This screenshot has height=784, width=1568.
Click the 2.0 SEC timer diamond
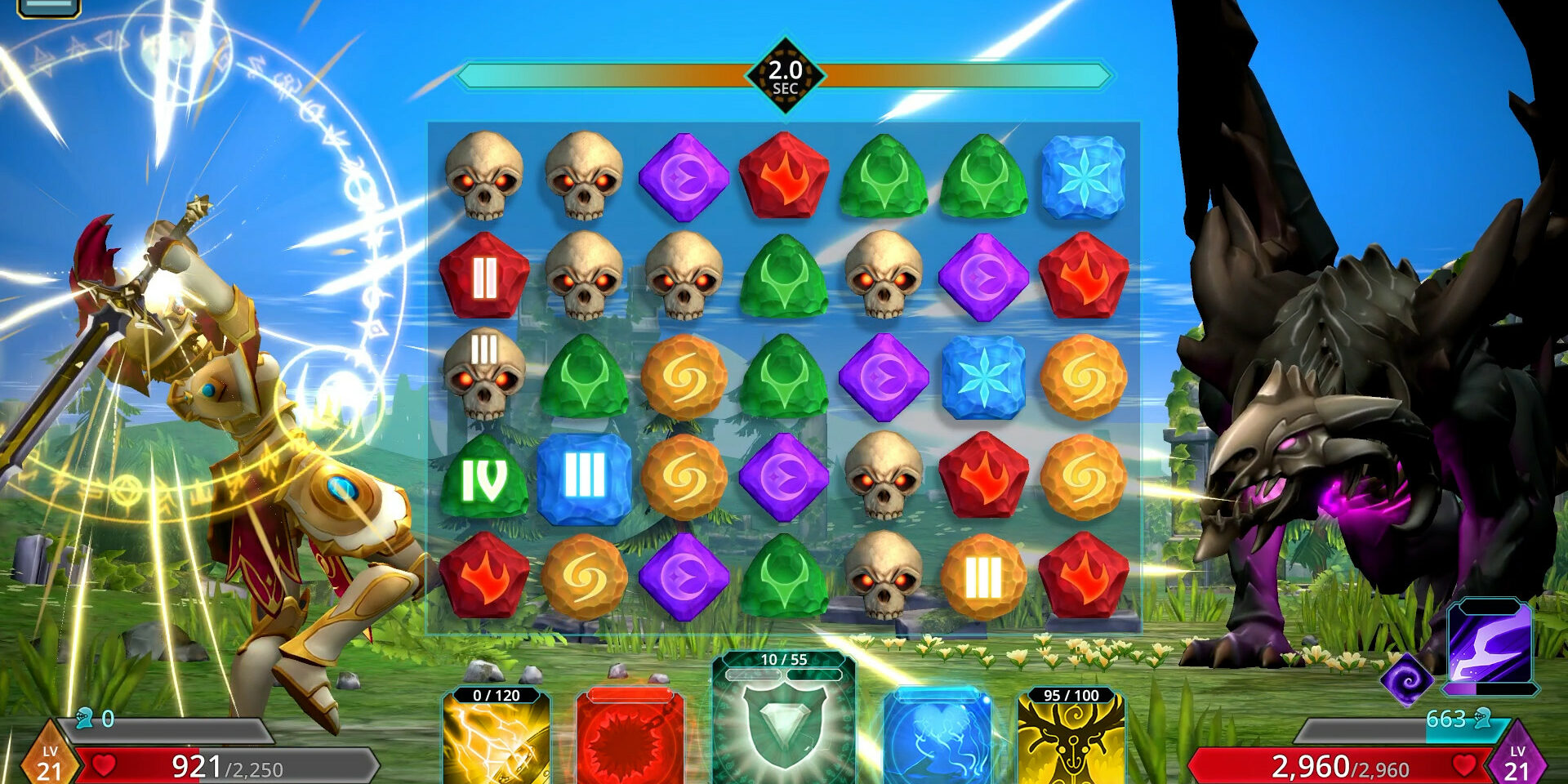(x=786, y=75)
